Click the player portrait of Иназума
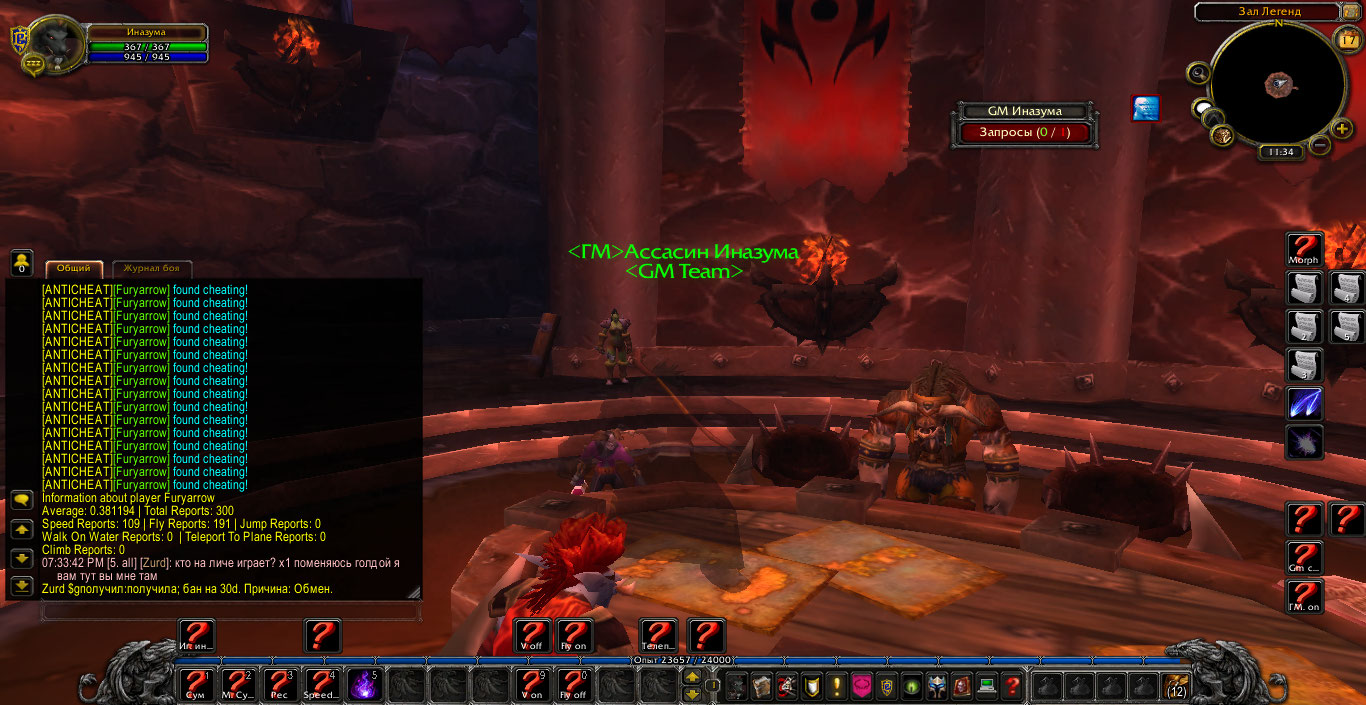This screenshot has height=705, width=1366. click(x=55, y=45)
